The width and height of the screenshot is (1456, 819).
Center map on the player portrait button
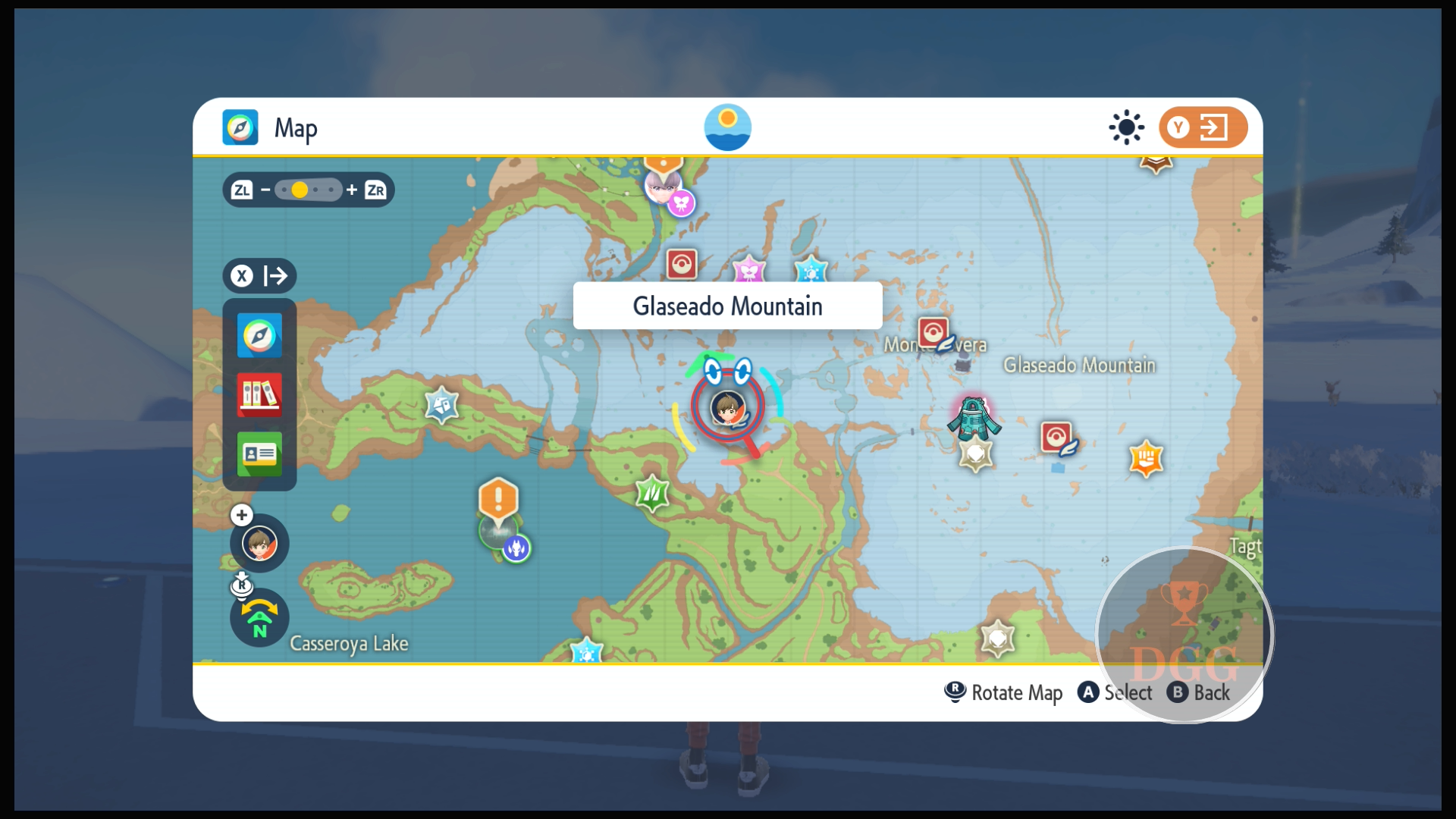259,543
